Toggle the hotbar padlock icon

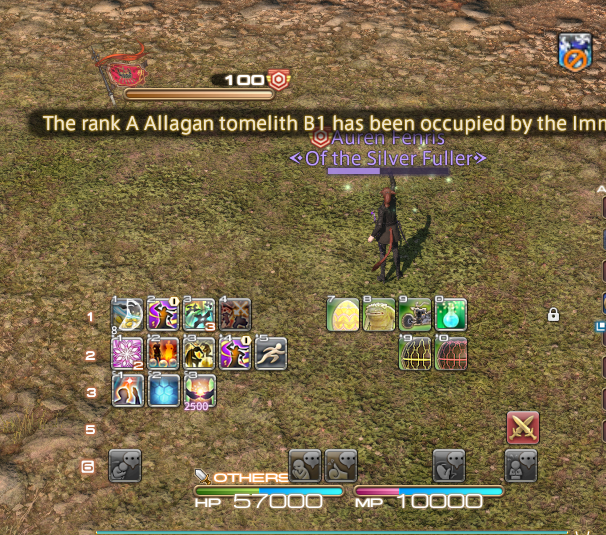[x=553, y=315]
